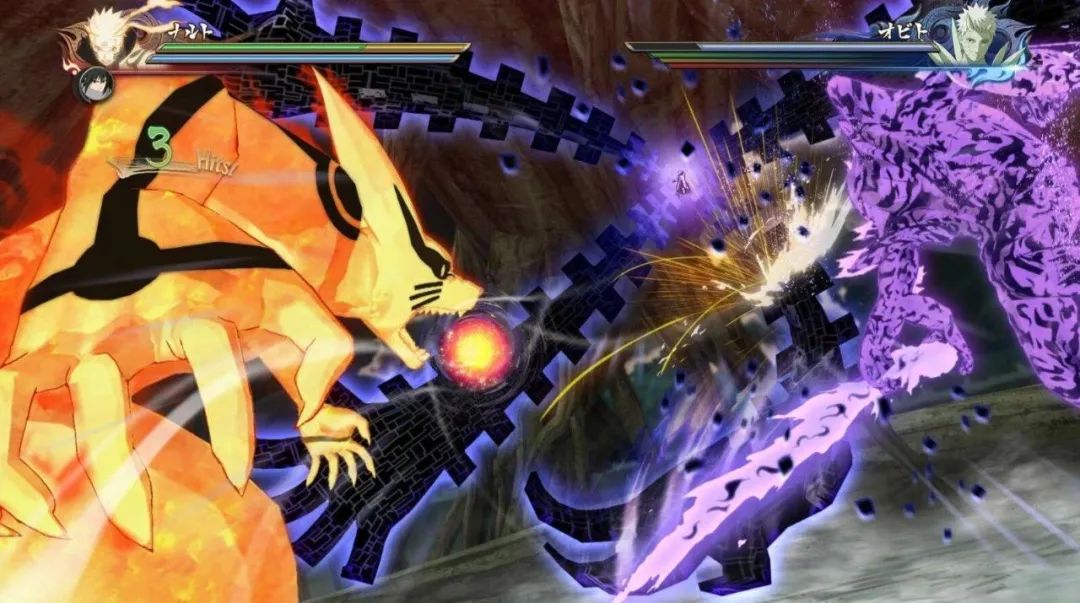Select the Sasuke support character icon
This screenshot has width=1080, height=603.
coord(95,84)
